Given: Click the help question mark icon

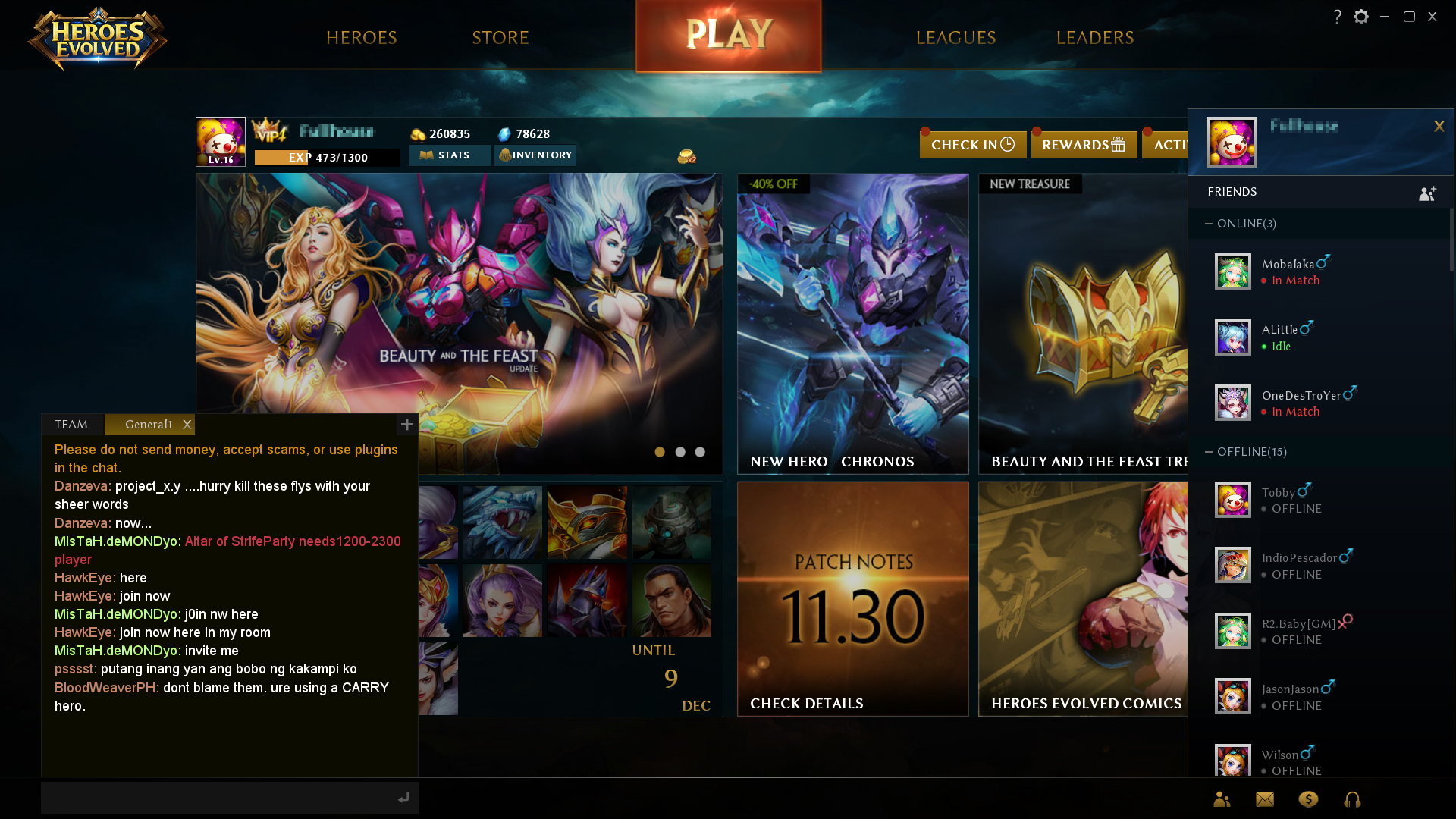Looking at the screenshot, I should [x=1337, y=15].
